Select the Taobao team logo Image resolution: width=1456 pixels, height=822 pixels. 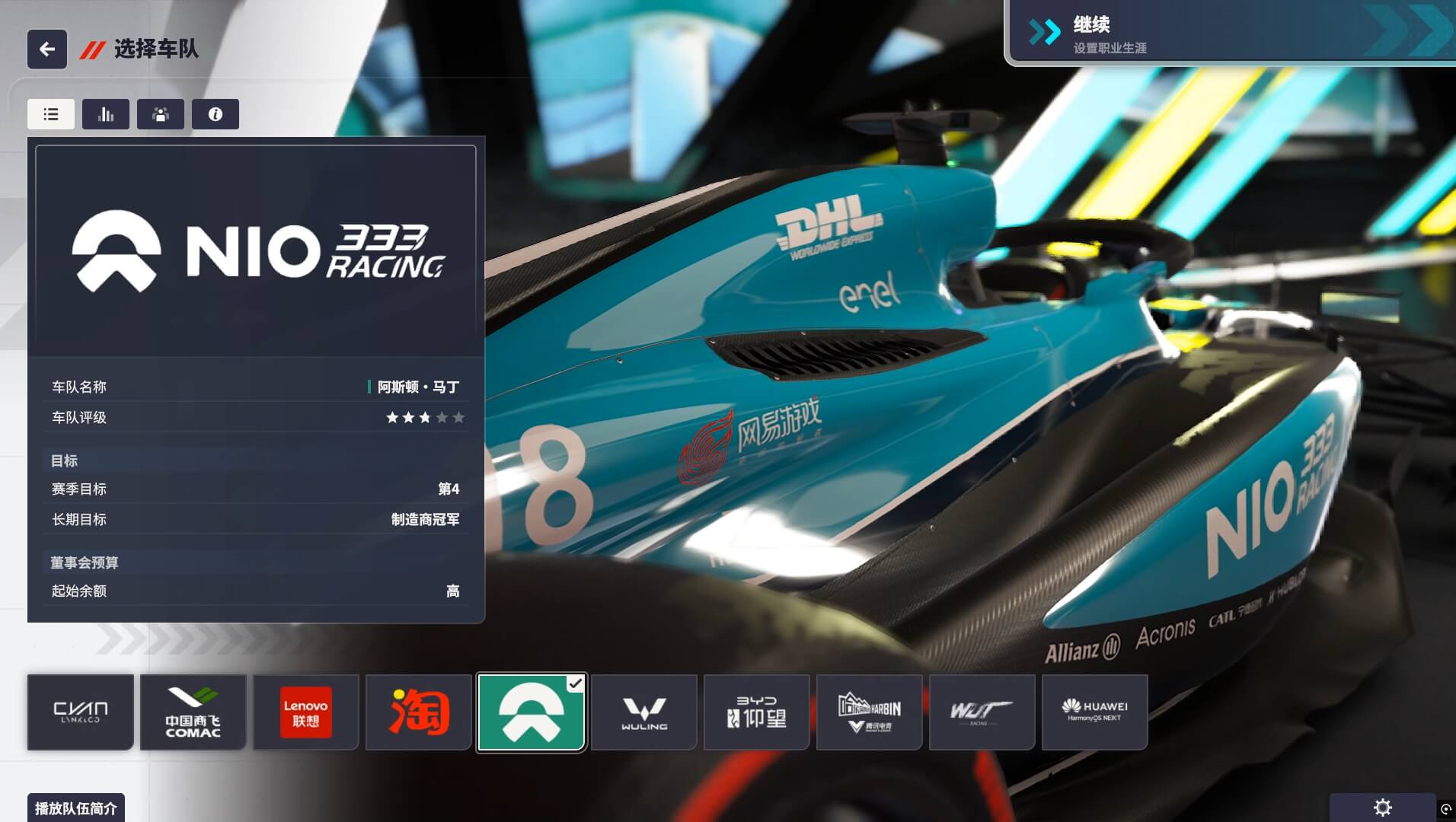[419, 712]
